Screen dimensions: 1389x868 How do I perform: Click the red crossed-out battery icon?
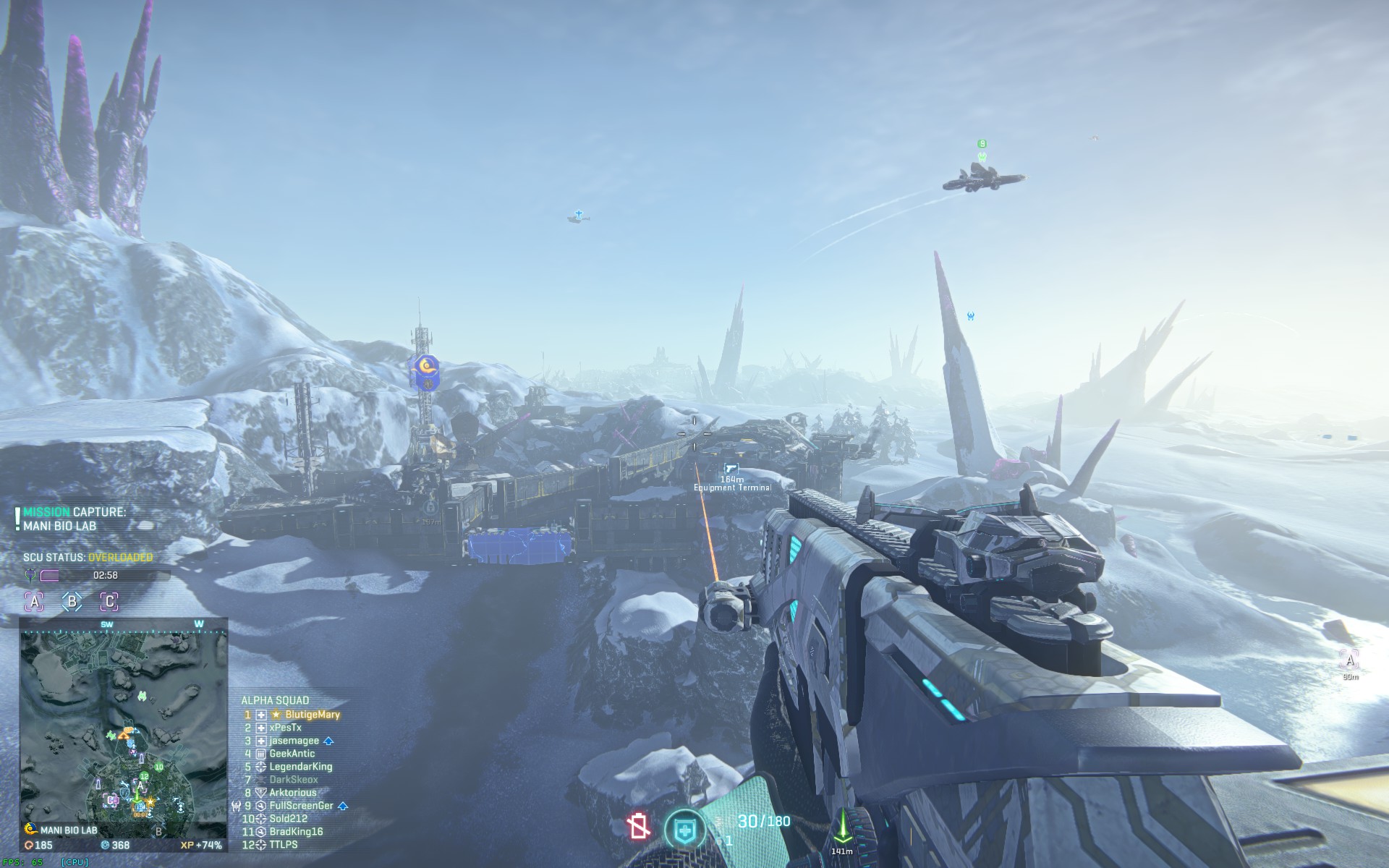click(639, 826)
